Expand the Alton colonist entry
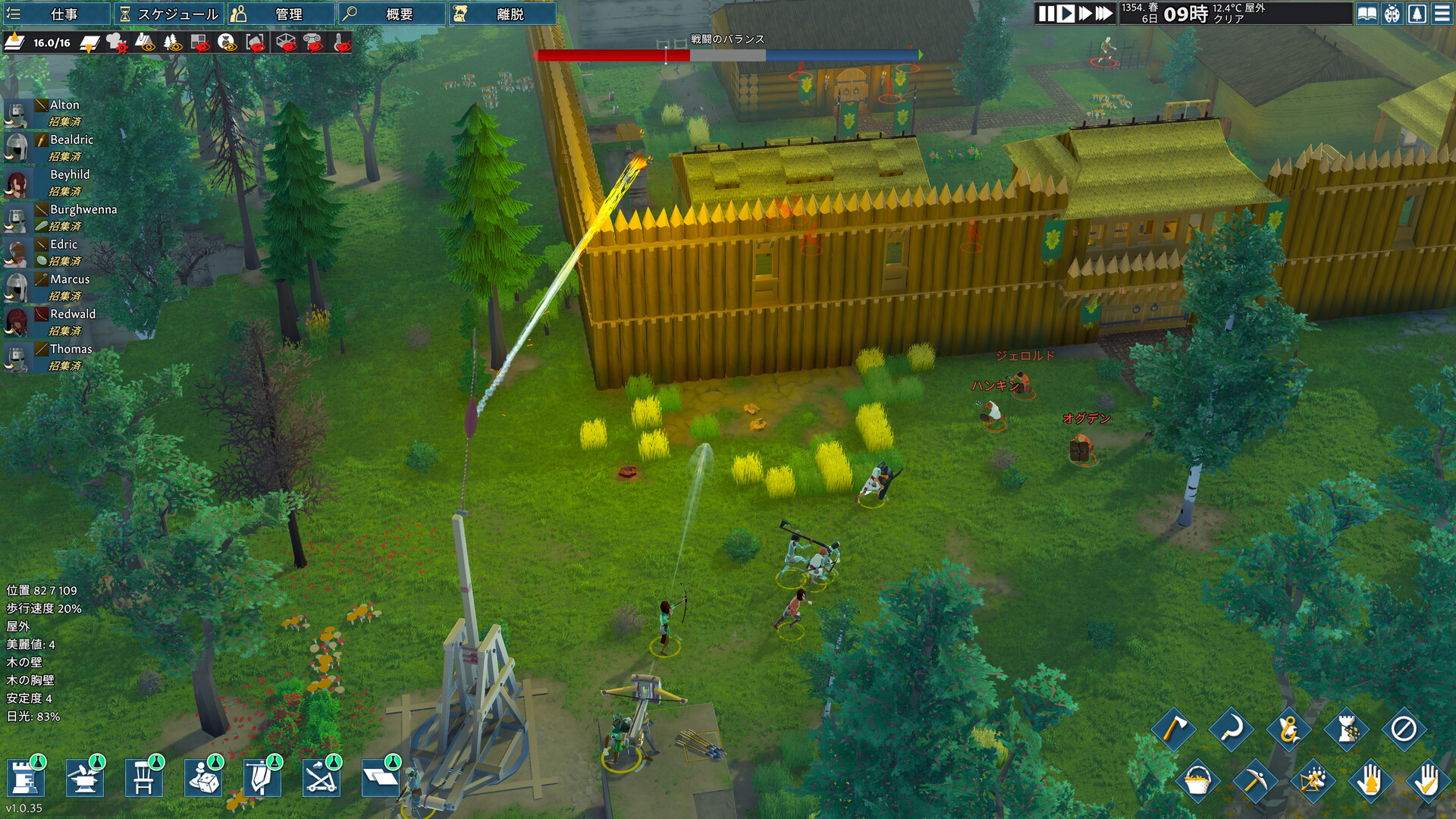The image size is (1456, 819). pos(64,105)
